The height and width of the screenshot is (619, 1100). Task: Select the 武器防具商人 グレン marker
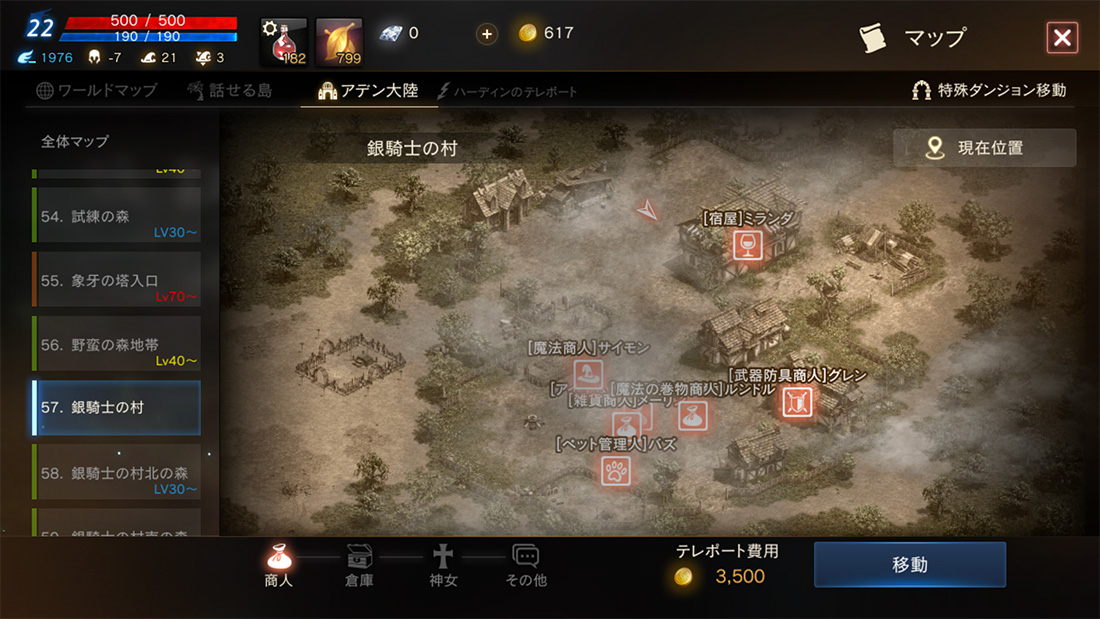798,401
